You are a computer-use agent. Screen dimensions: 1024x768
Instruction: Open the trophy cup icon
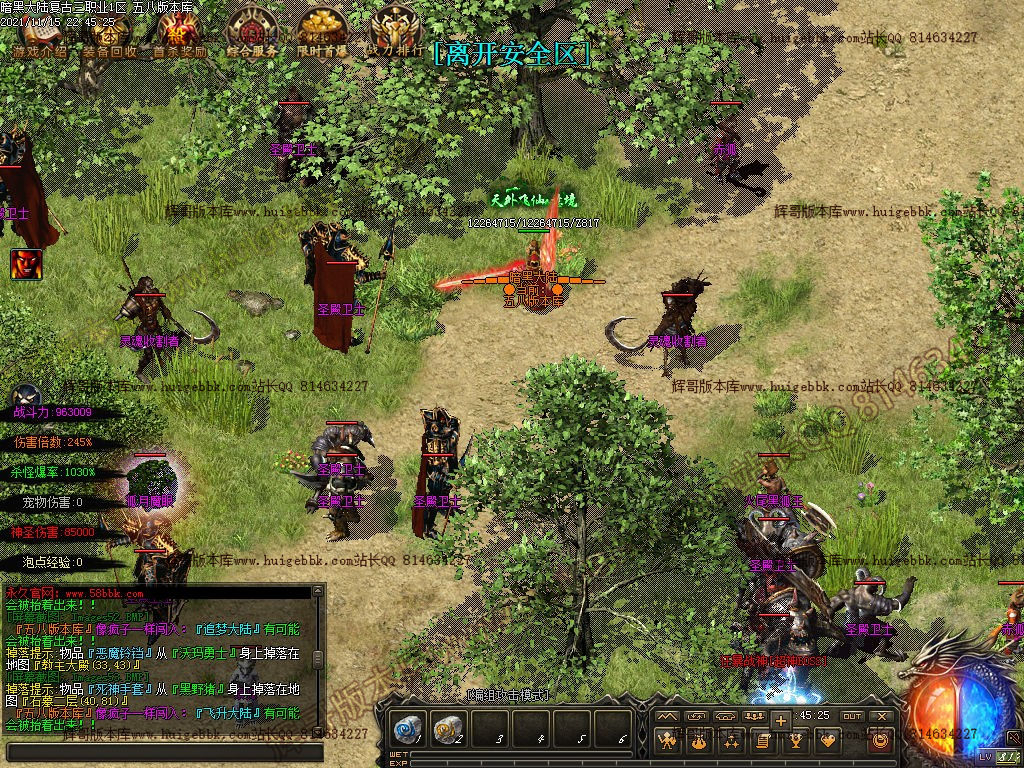796,741
